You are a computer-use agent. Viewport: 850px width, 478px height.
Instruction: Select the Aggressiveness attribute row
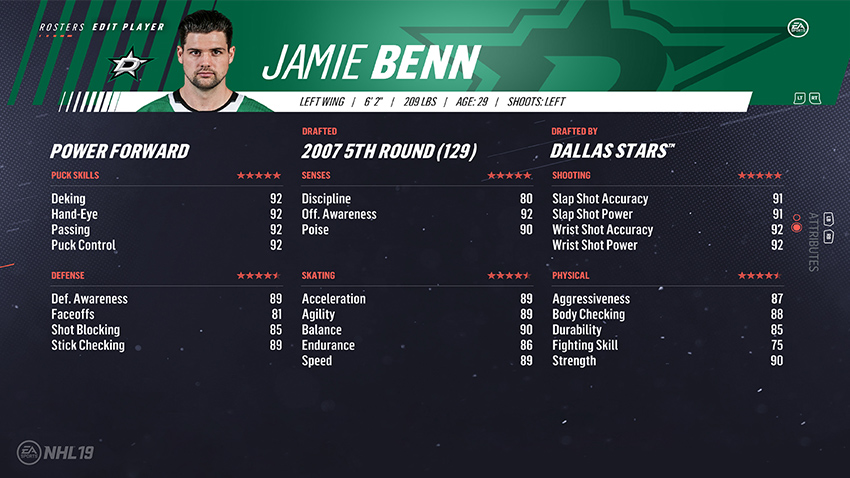click(x=667, y=299)
